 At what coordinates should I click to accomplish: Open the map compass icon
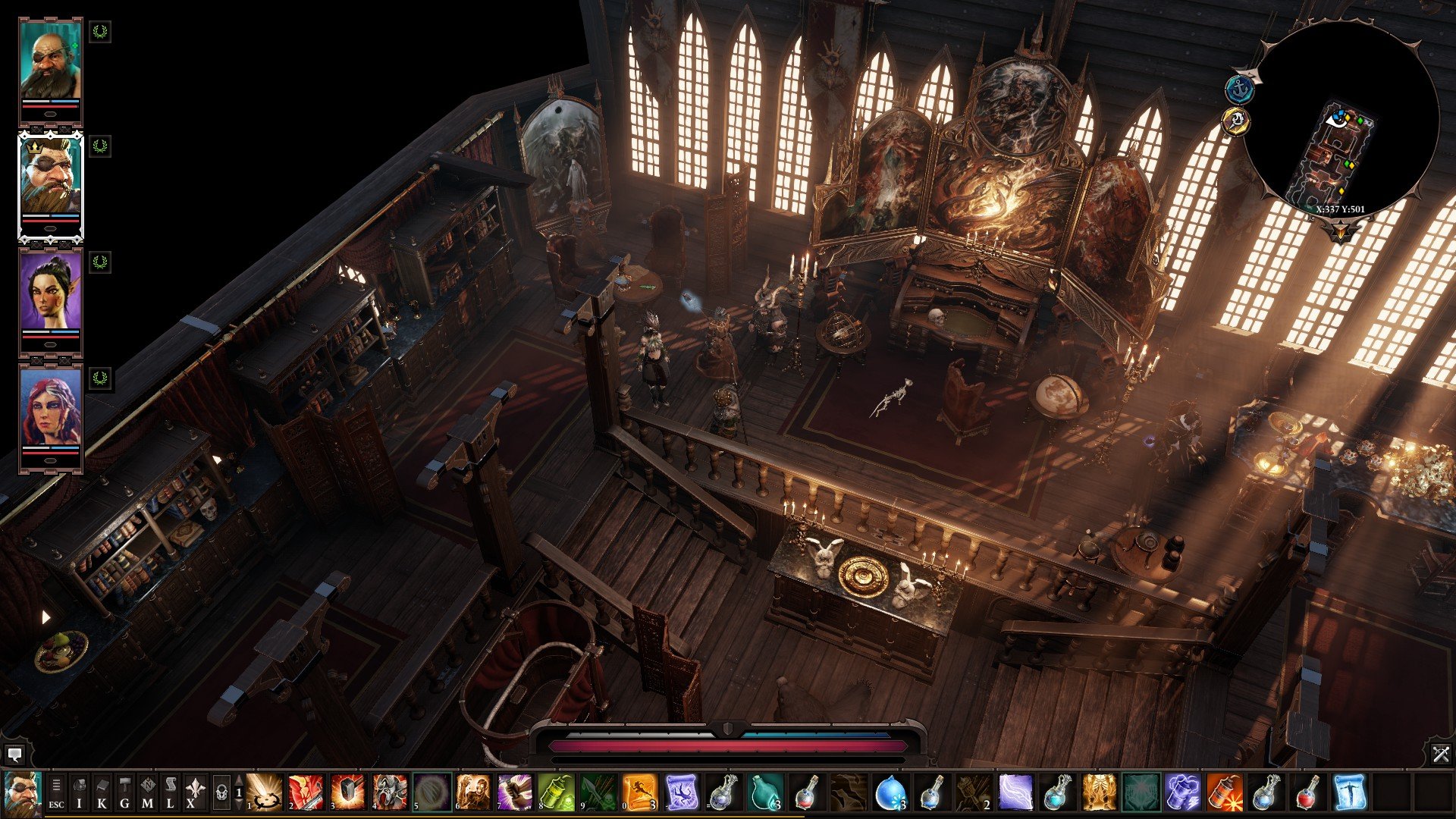tap(147, 793)
